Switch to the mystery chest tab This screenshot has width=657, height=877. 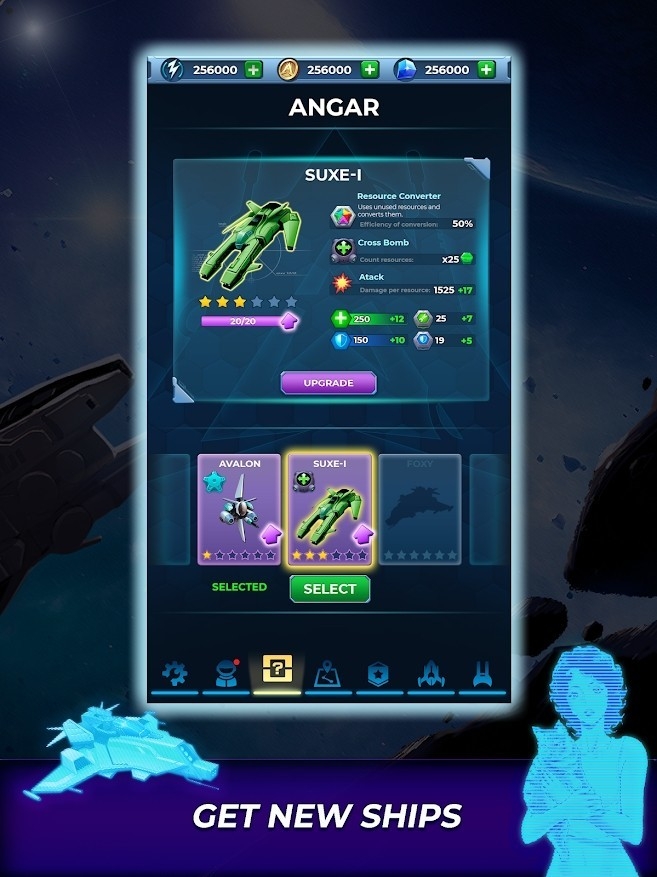pos(277,670)
